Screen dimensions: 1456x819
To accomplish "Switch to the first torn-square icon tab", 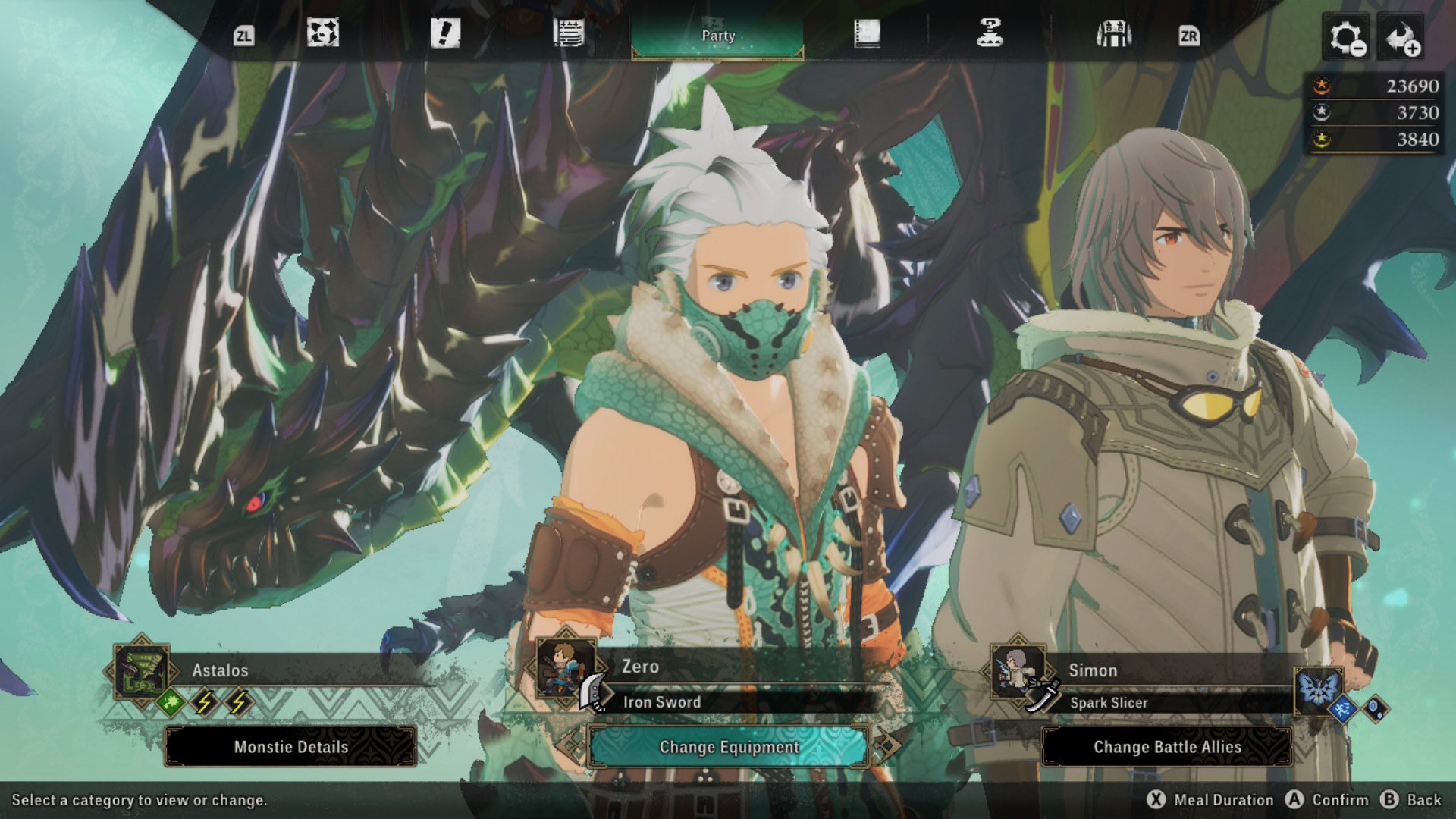I will [x=322, y=34].
